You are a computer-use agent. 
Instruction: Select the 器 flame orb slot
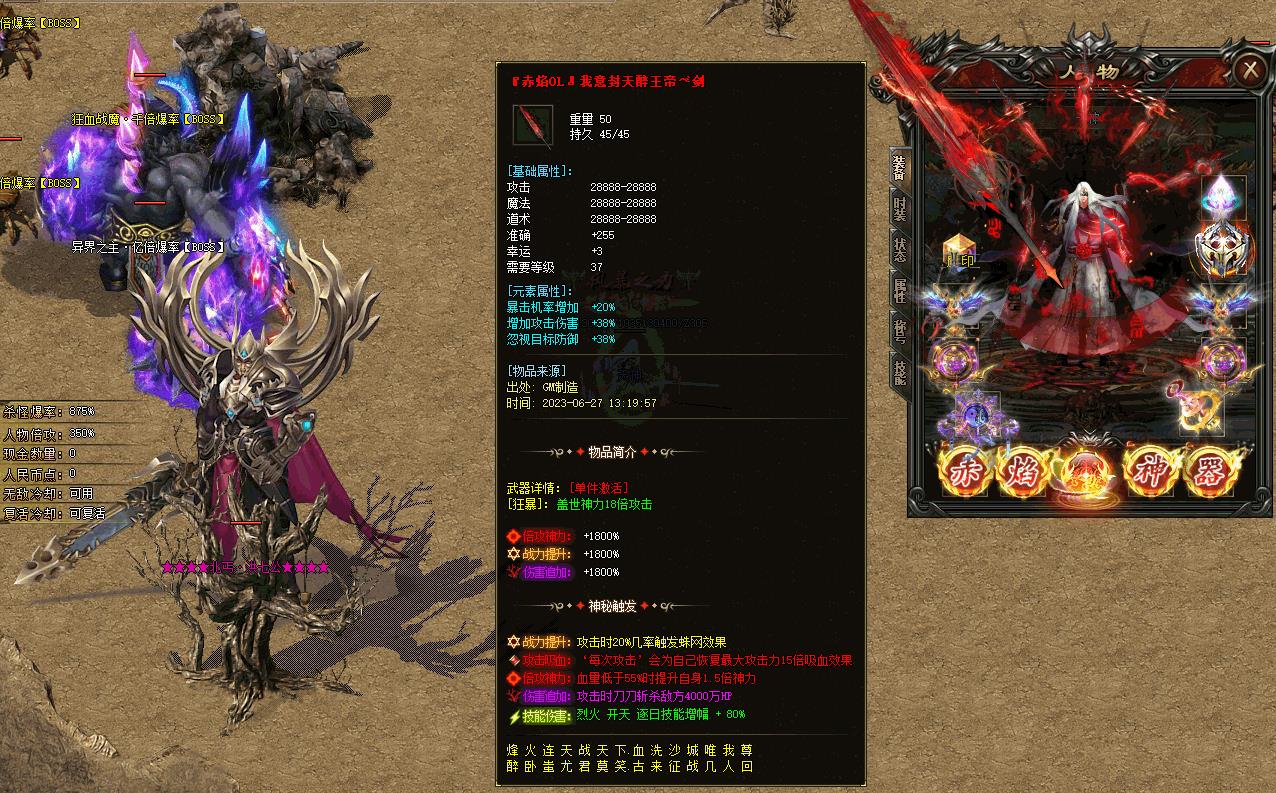tap(1210, 471)
